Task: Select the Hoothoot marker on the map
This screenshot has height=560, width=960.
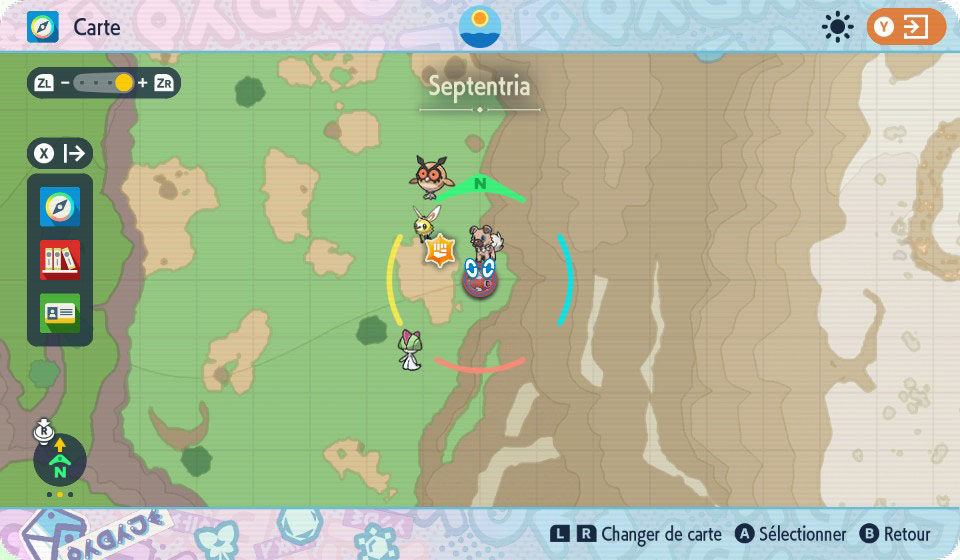Action: (x=431, y=177)
